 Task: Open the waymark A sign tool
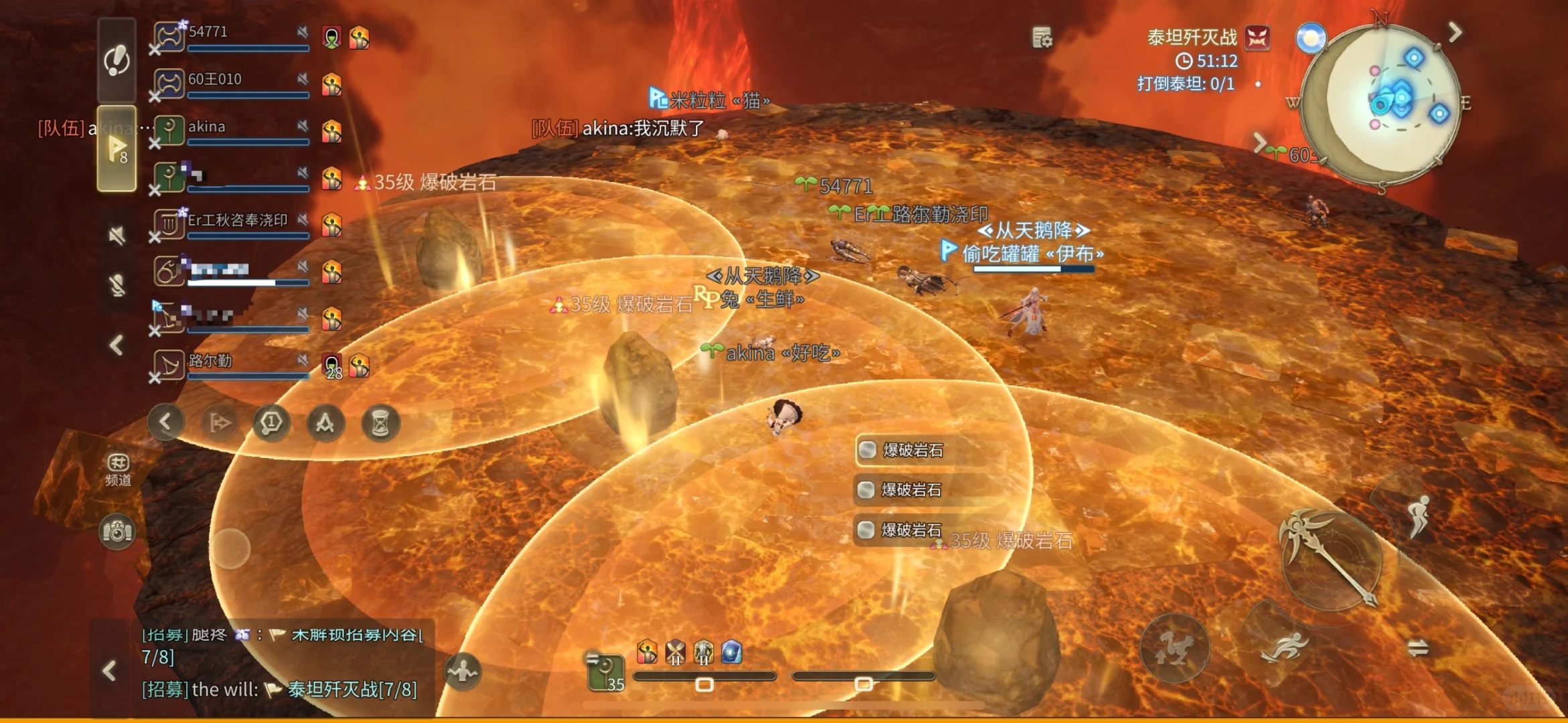326,423
